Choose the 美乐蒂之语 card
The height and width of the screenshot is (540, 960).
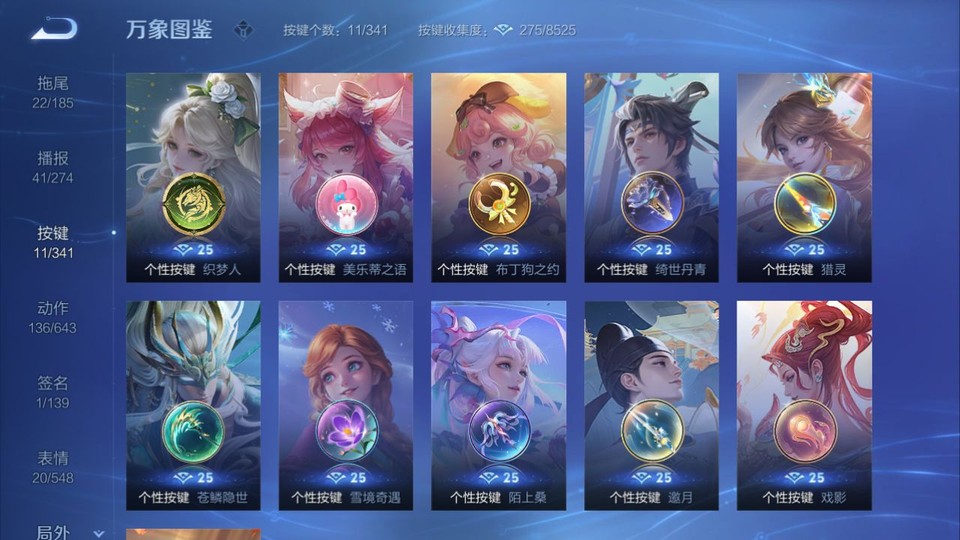coord(346,177)
